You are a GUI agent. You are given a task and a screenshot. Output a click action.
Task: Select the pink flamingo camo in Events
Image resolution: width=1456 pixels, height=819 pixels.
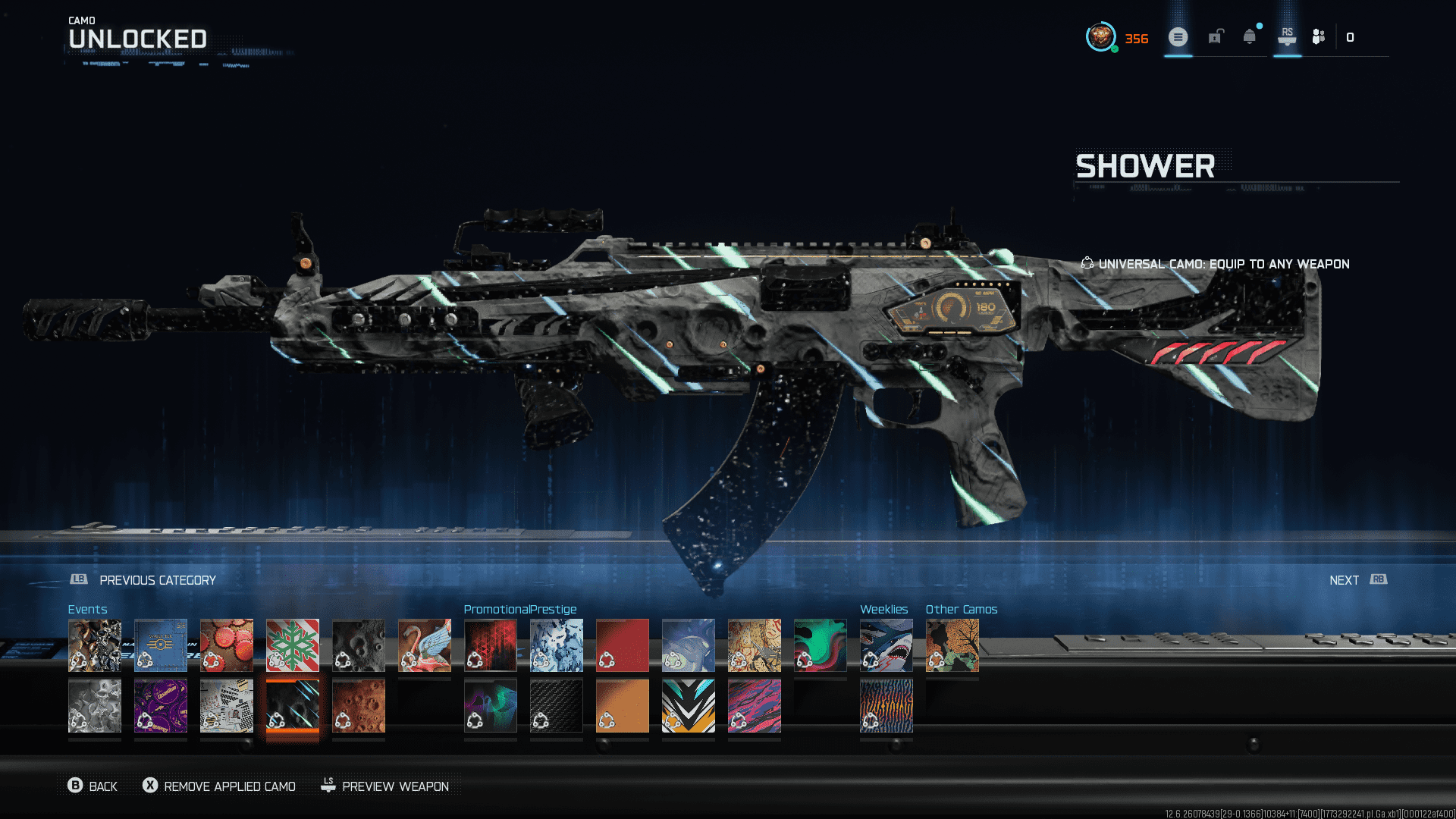click(x=425, y=645)
